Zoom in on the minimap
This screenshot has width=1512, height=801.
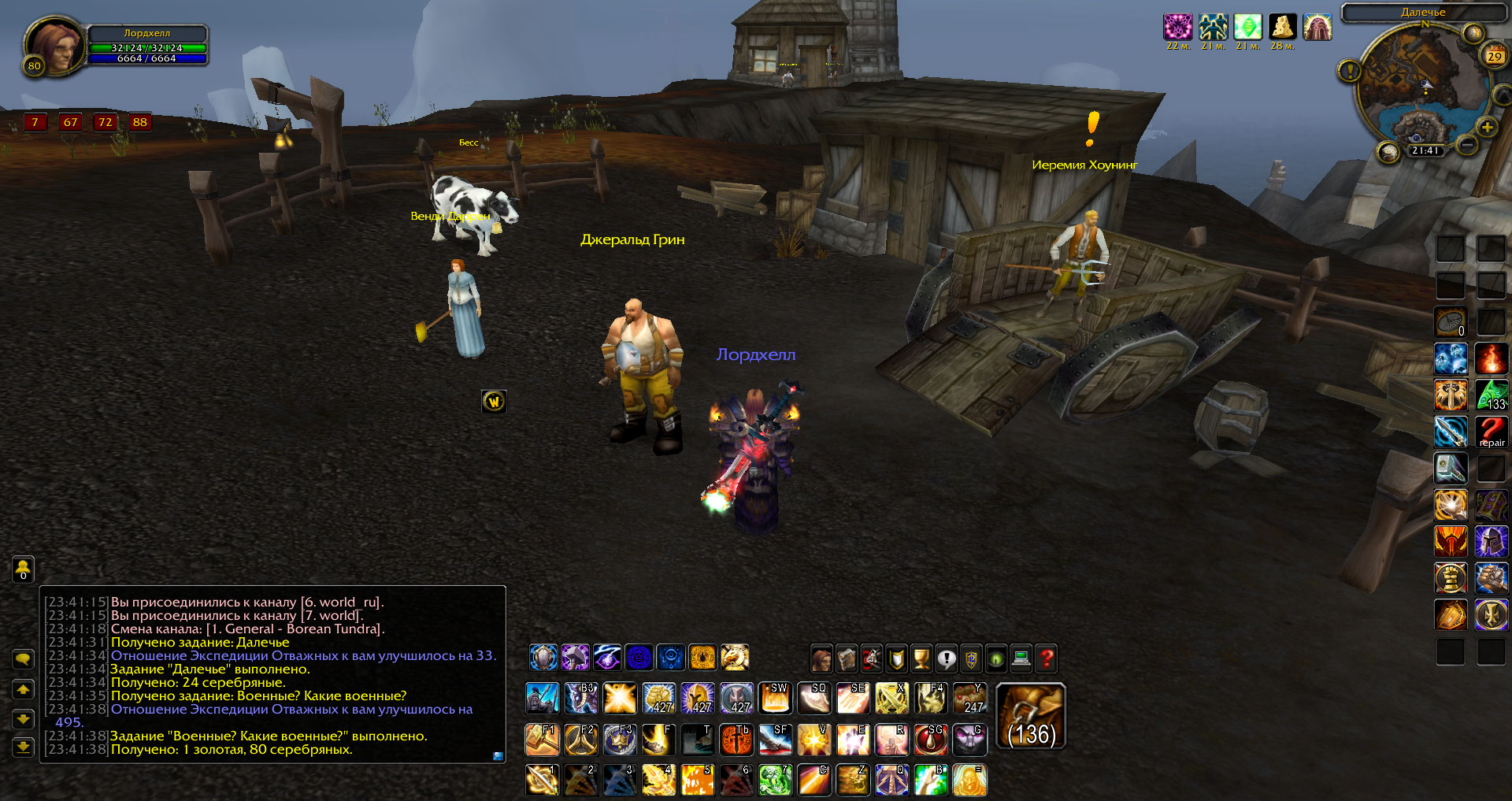(x=1487, y=127)
